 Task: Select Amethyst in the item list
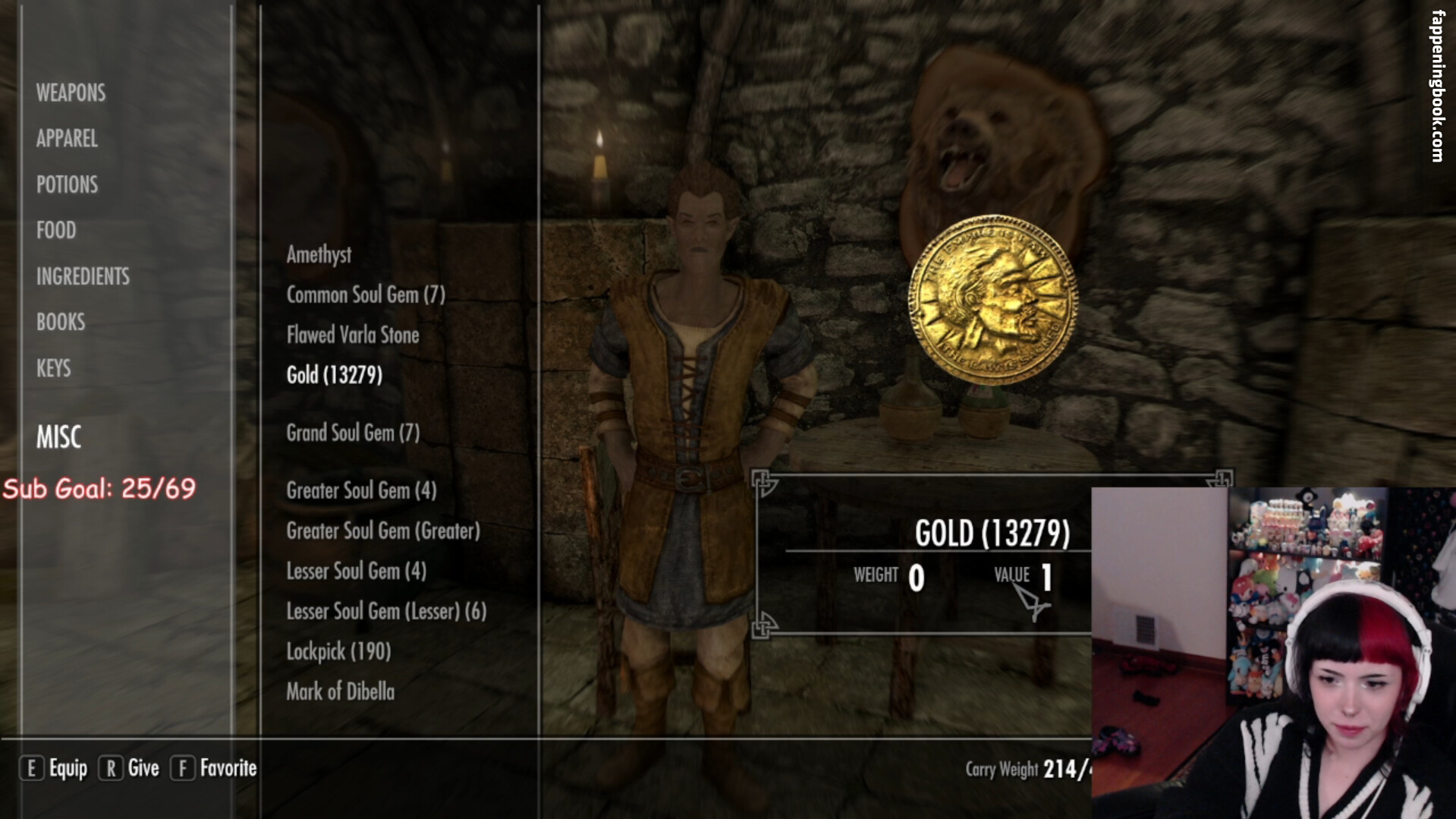pyautogui.click(x=319, y=254)
